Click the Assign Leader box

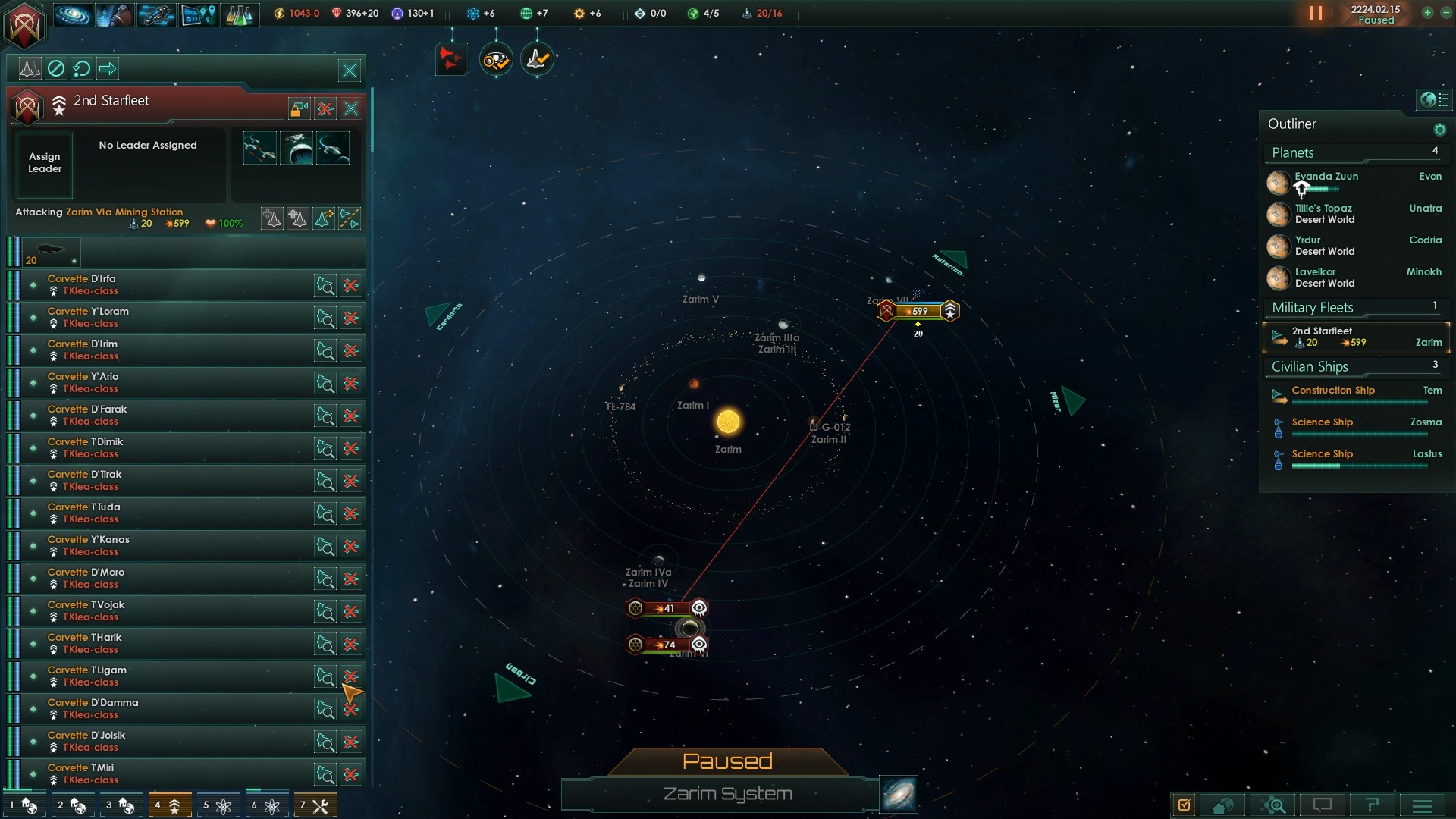(x=45, y=163)
